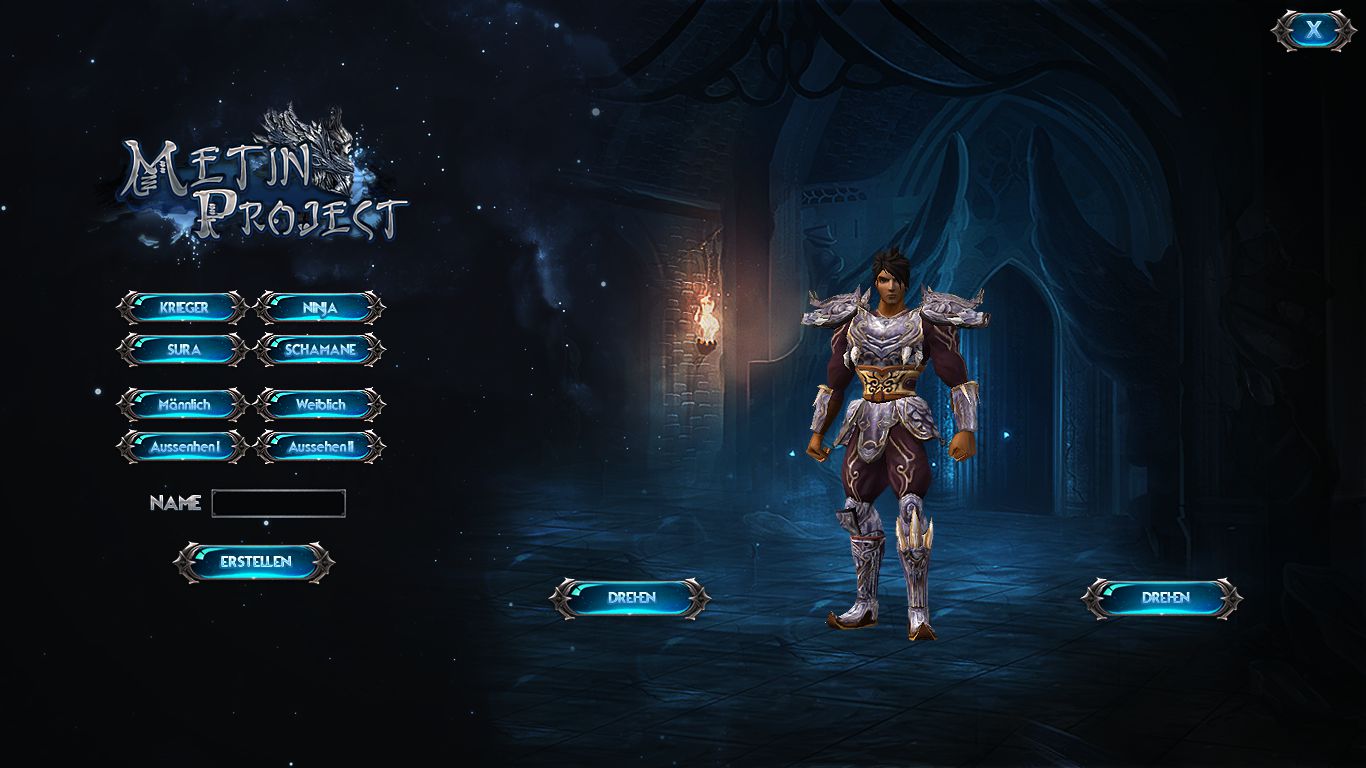Switch to Aussehen I appearance
1366x768 pixels.
point(182,447)
